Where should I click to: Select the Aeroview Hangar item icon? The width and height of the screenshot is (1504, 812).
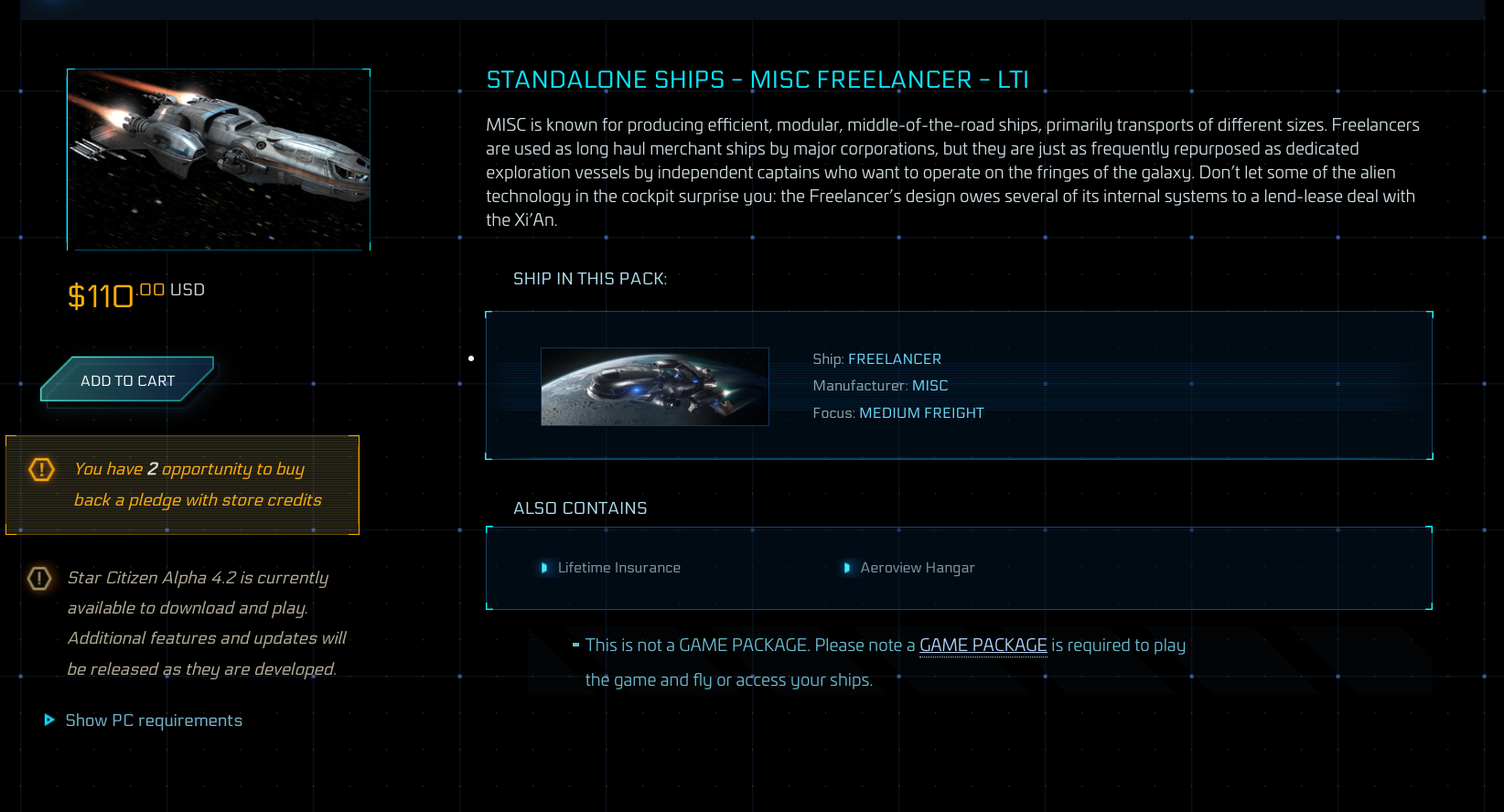tap(847, 568)
